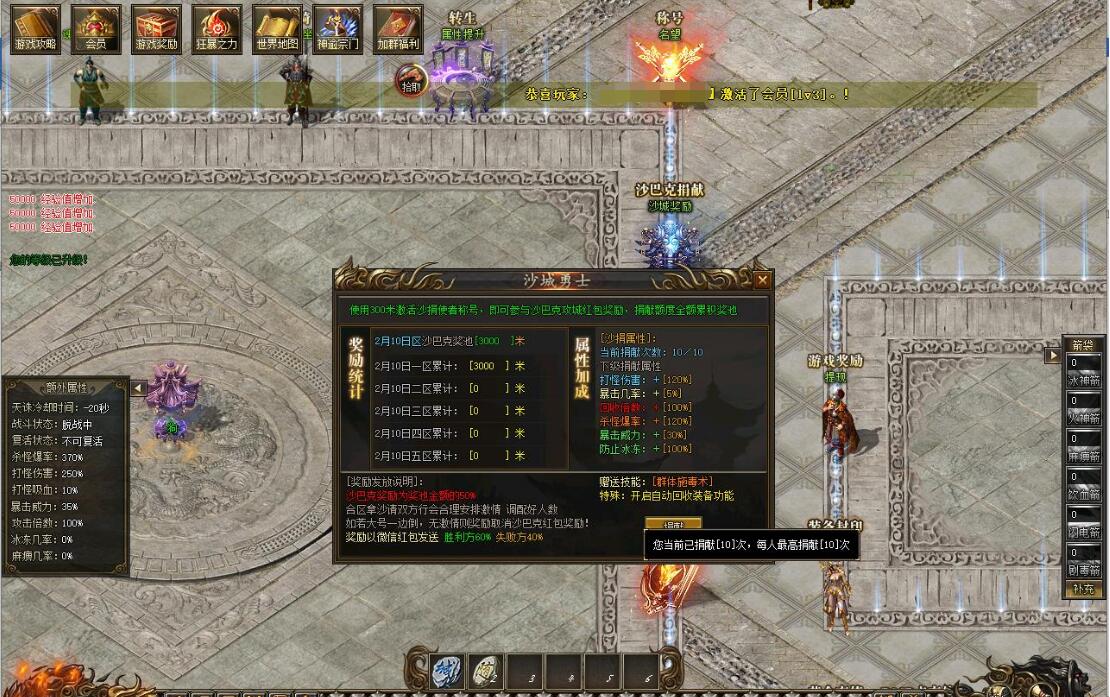Image resolution: width=1110 pixels, height=697 pixels.
Task: Use the blue stone in hotbar slot one
Action: coord(449,671)
